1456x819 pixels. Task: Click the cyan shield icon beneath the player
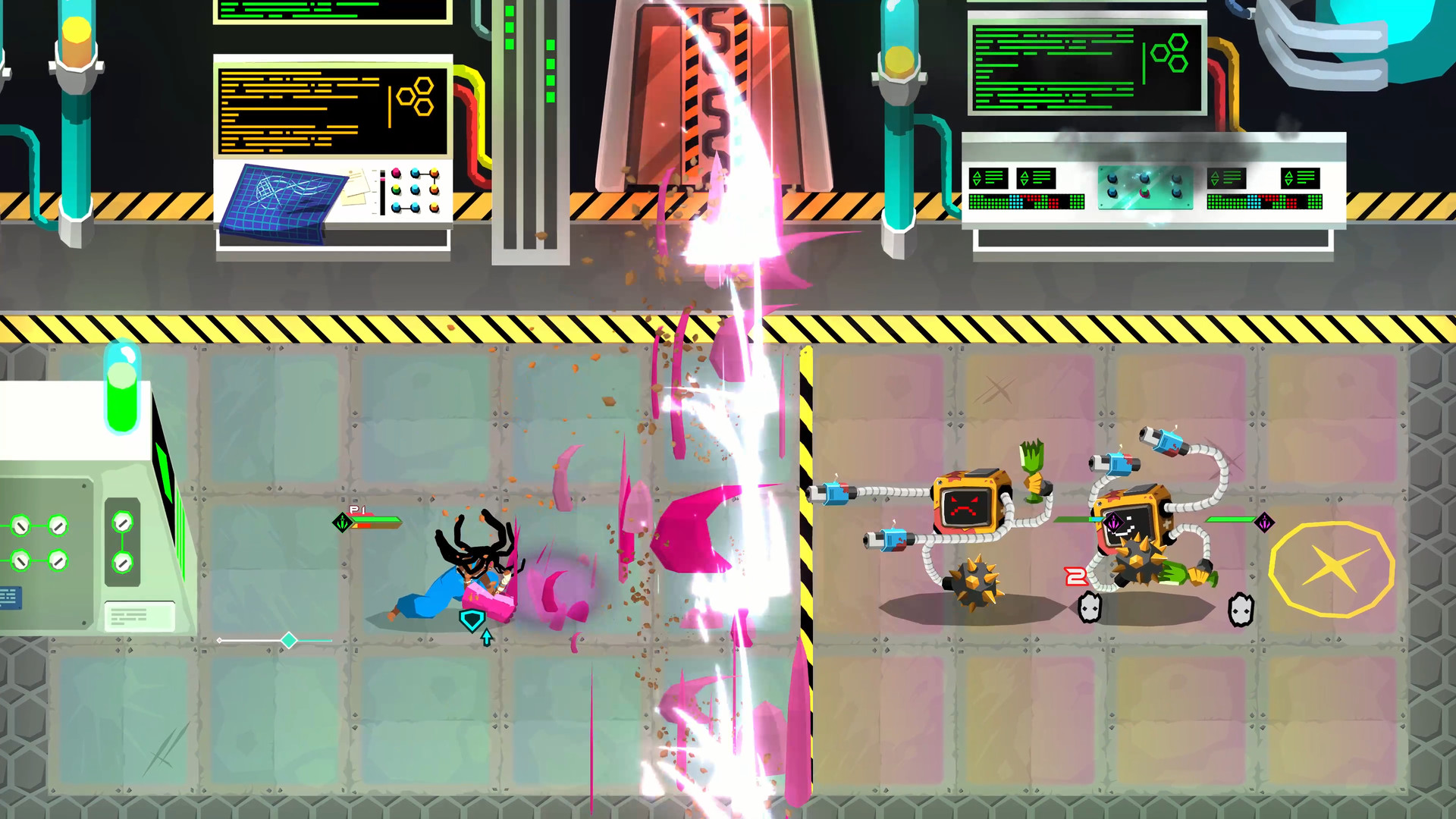[472, 620]
